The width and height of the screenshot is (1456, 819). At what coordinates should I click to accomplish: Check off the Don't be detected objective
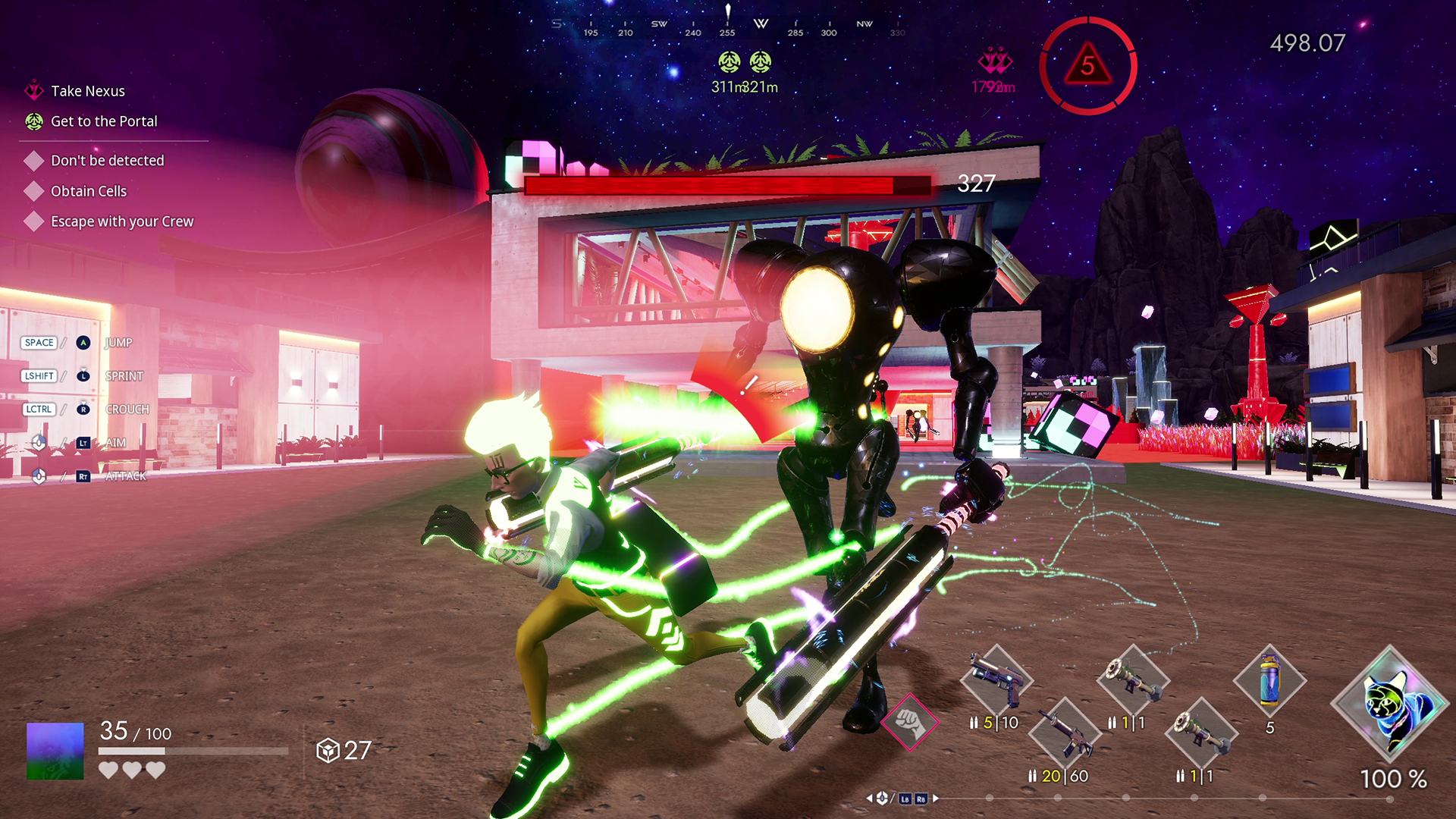33,160
